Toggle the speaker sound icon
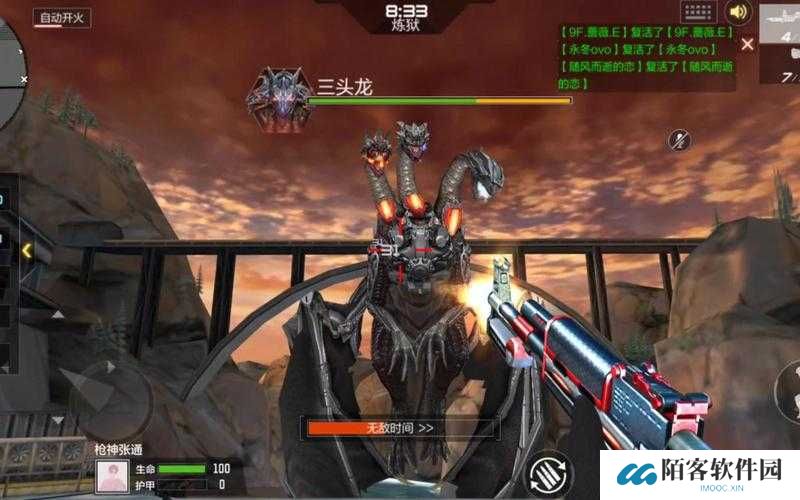The height and width of the screenshot is (500, 800). point(739,12)
